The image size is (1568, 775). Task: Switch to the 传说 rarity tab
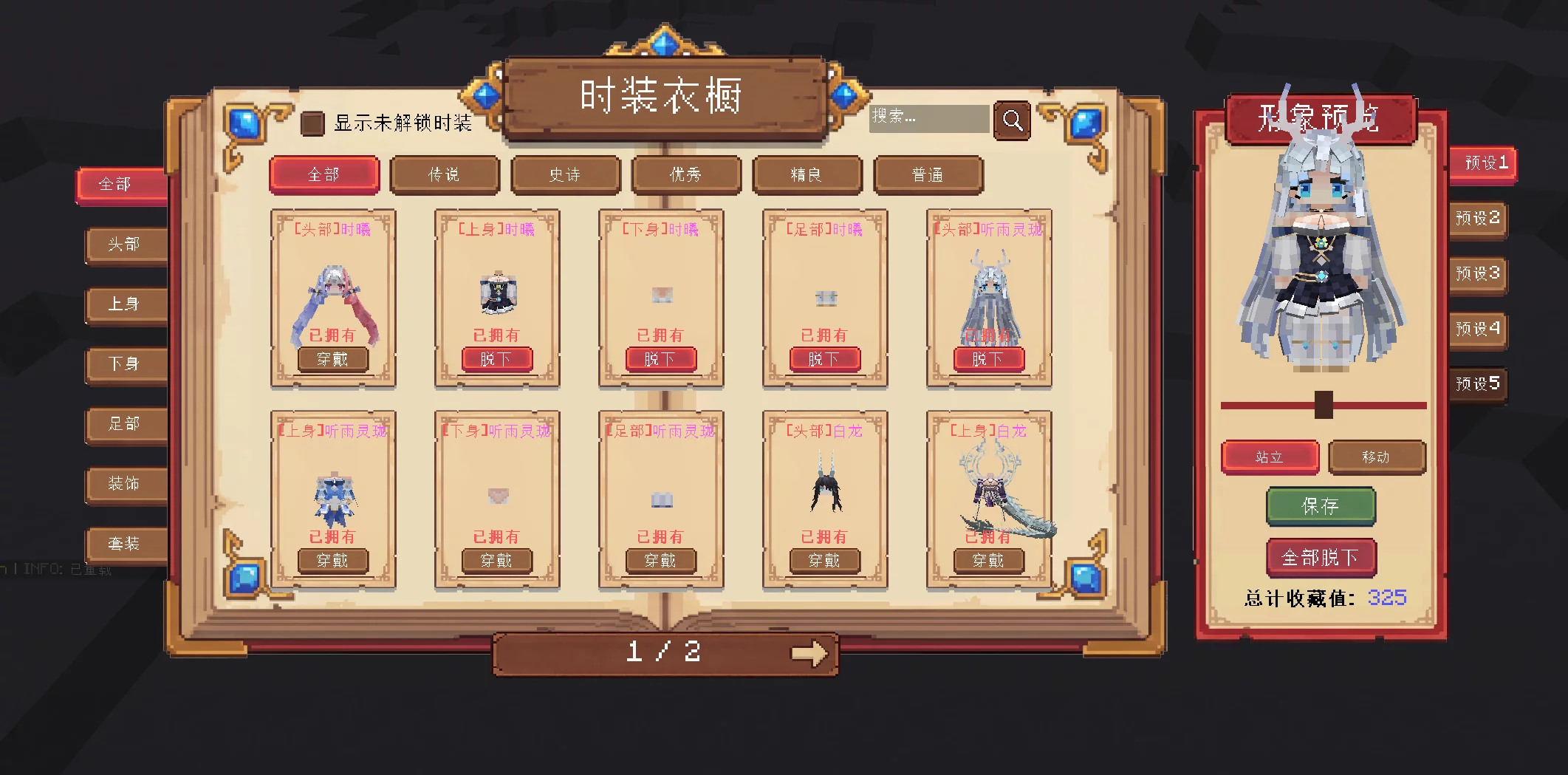click(x=445, y=175)
